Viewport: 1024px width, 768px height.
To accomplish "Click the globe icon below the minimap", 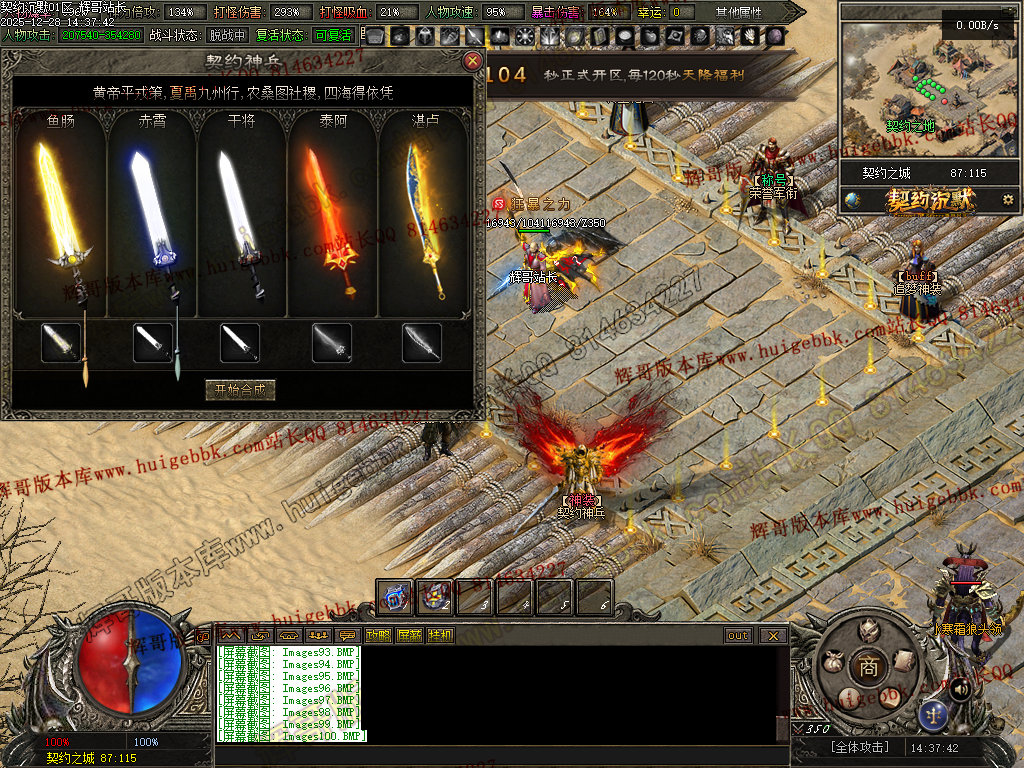I will click(x=852, y=200).
